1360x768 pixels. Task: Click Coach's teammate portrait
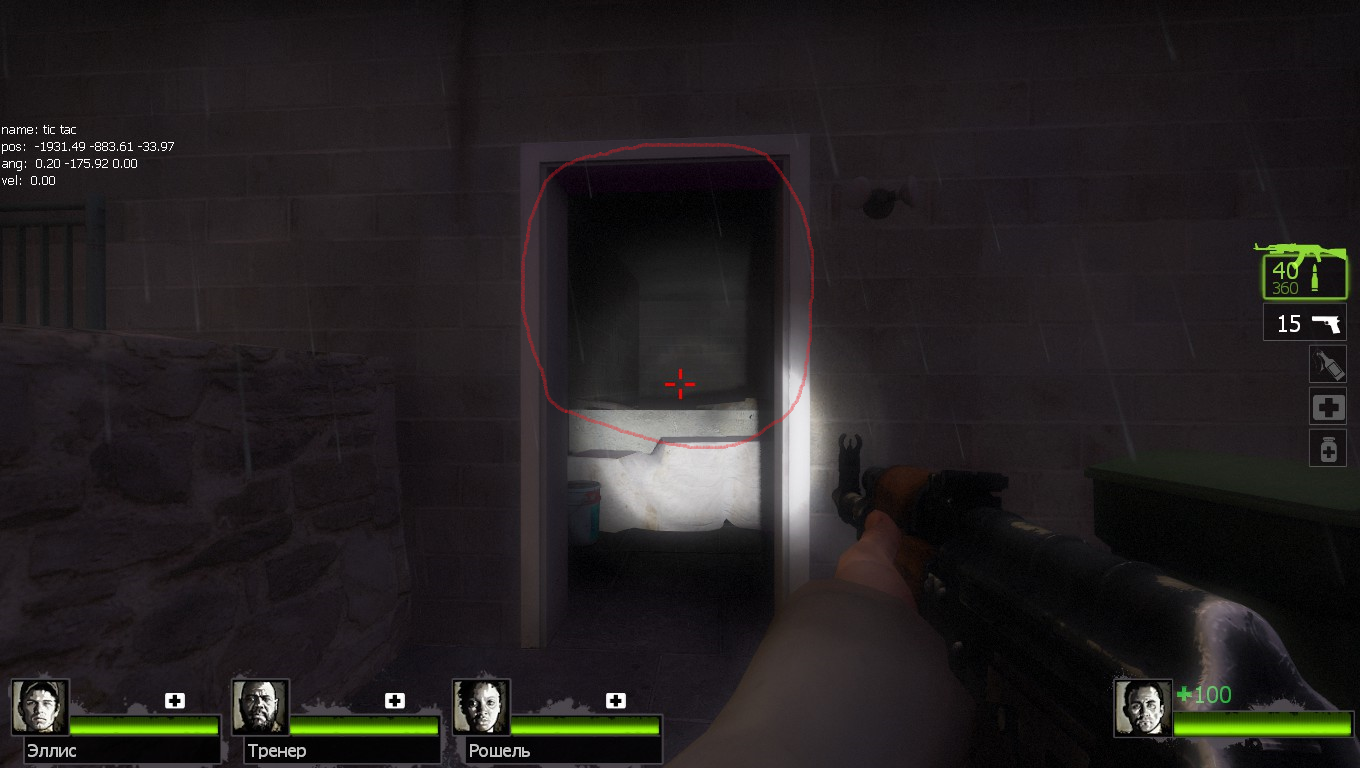261,708
